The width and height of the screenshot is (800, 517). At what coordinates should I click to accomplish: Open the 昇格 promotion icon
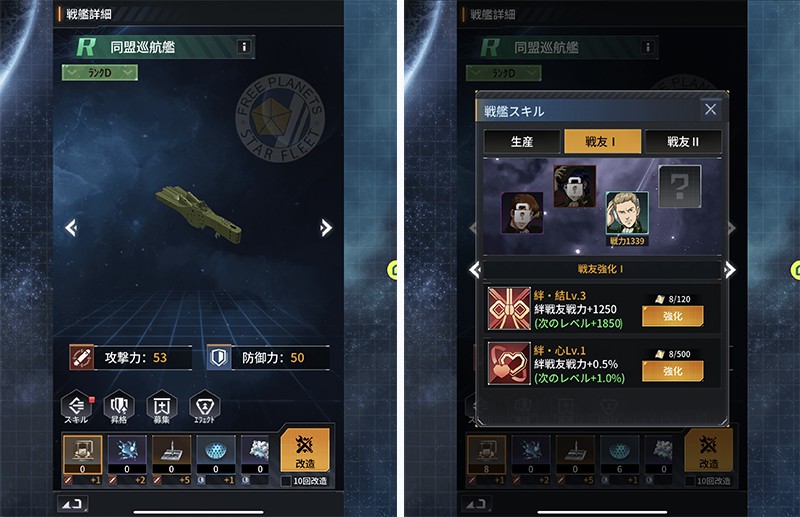click(x=119, y=406)
